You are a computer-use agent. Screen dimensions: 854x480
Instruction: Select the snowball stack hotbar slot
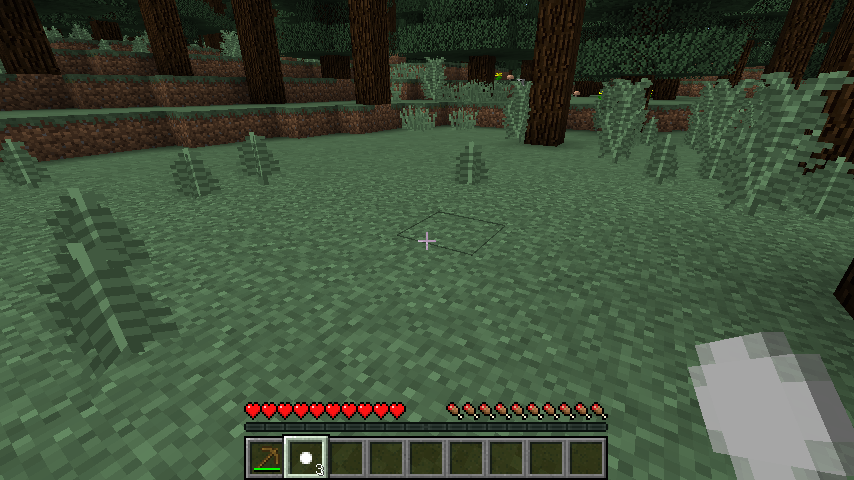coord(306,458)
